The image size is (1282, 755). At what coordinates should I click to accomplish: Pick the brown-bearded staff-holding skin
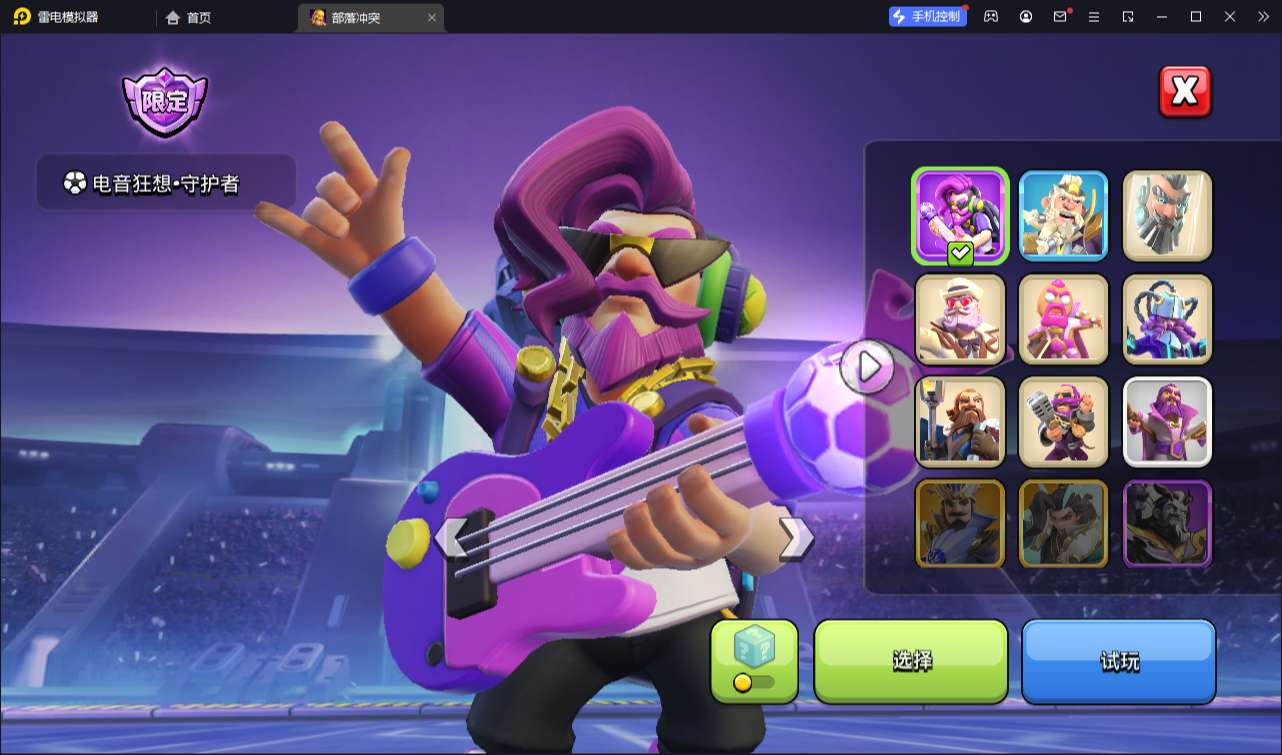click(960, 421)
